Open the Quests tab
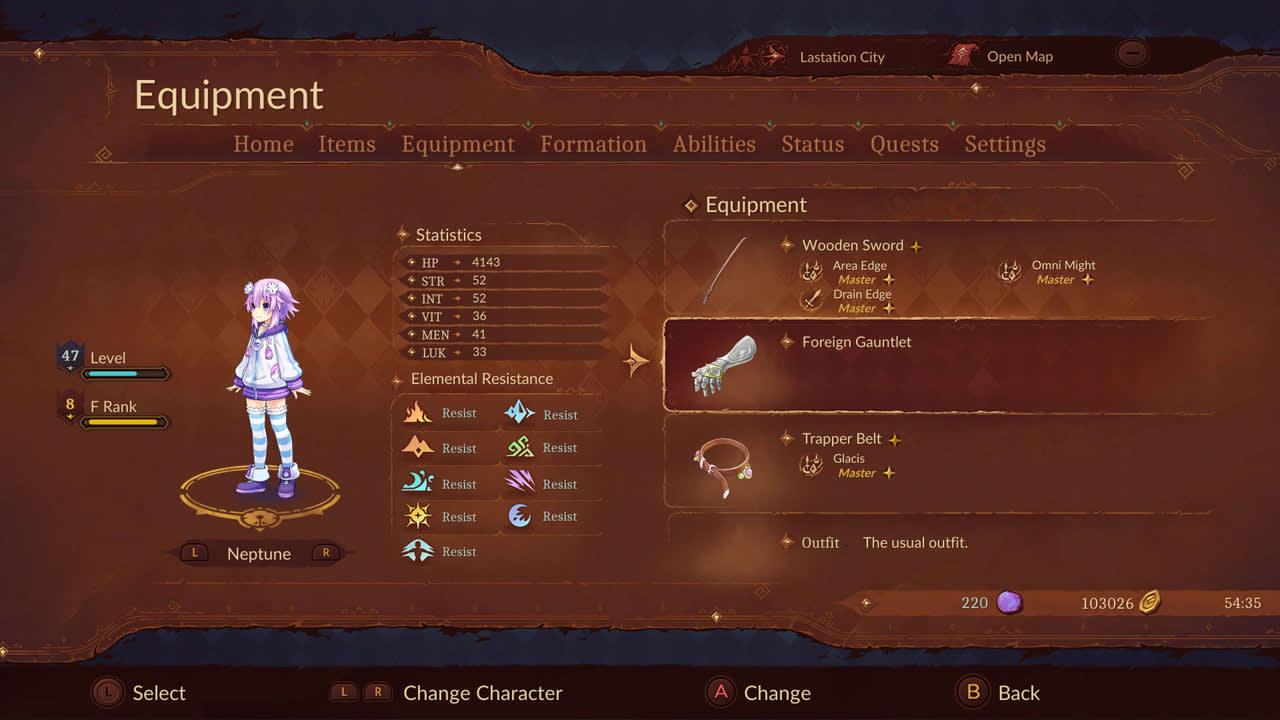1280x720 pixels. tap(903, 144)
